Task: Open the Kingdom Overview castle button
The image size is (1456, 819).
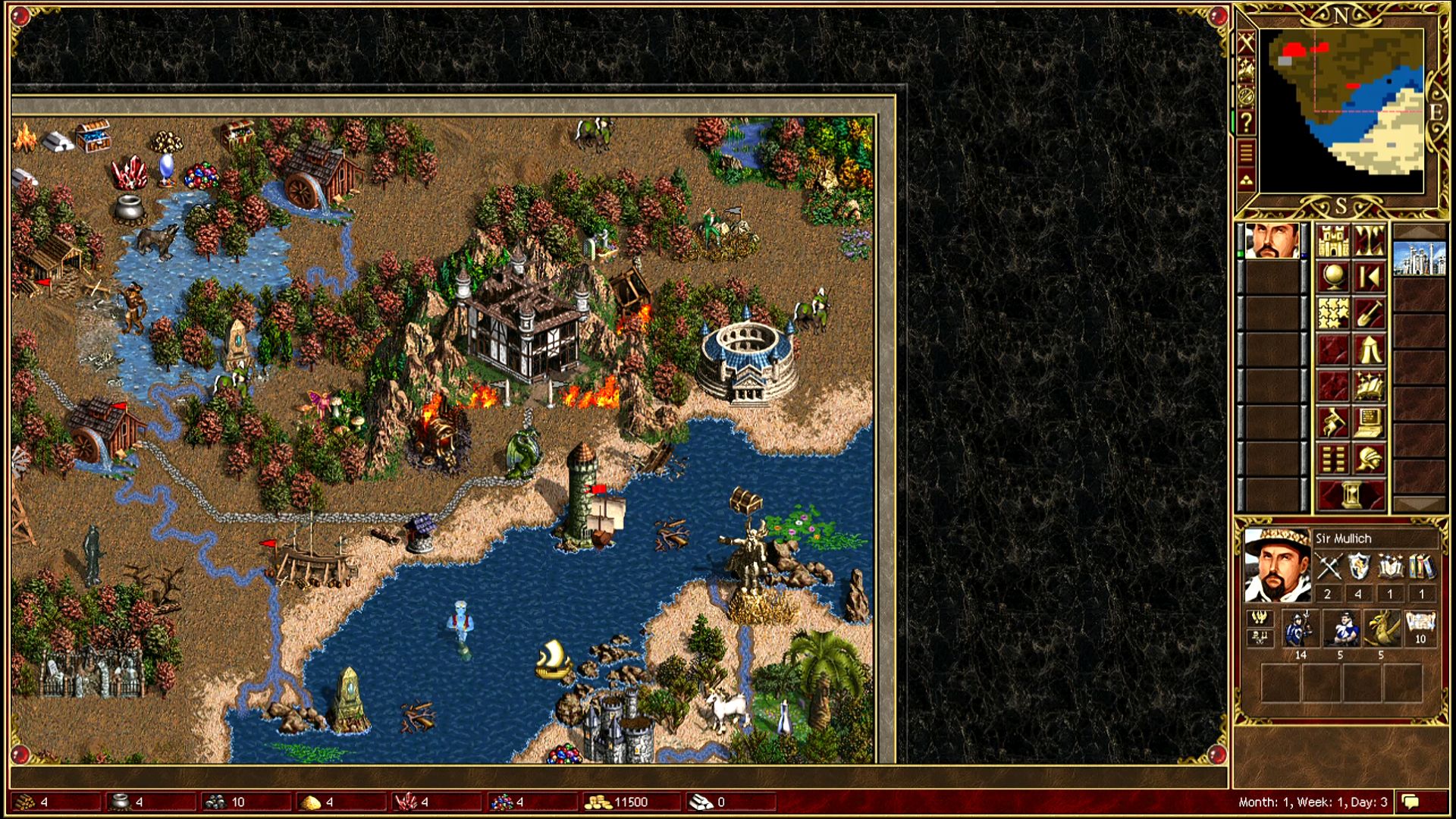Action: coord(1332,241)
